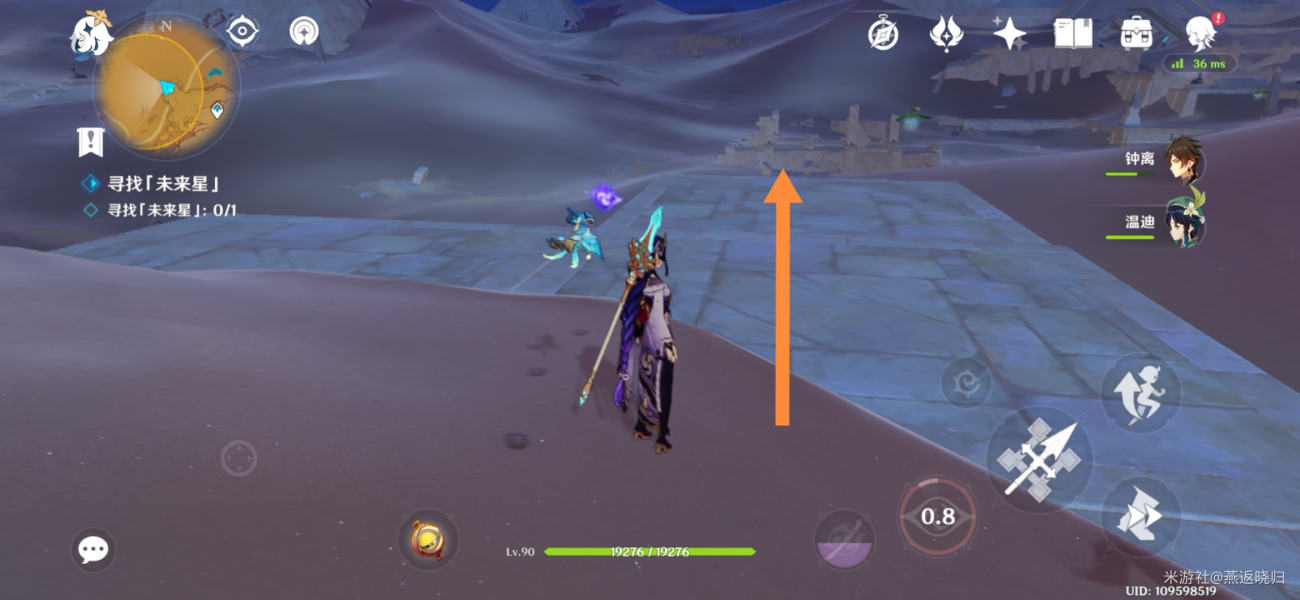The image size is (1300, 600).
Task: Open the quest log banner icon
Action: (91, 142)
